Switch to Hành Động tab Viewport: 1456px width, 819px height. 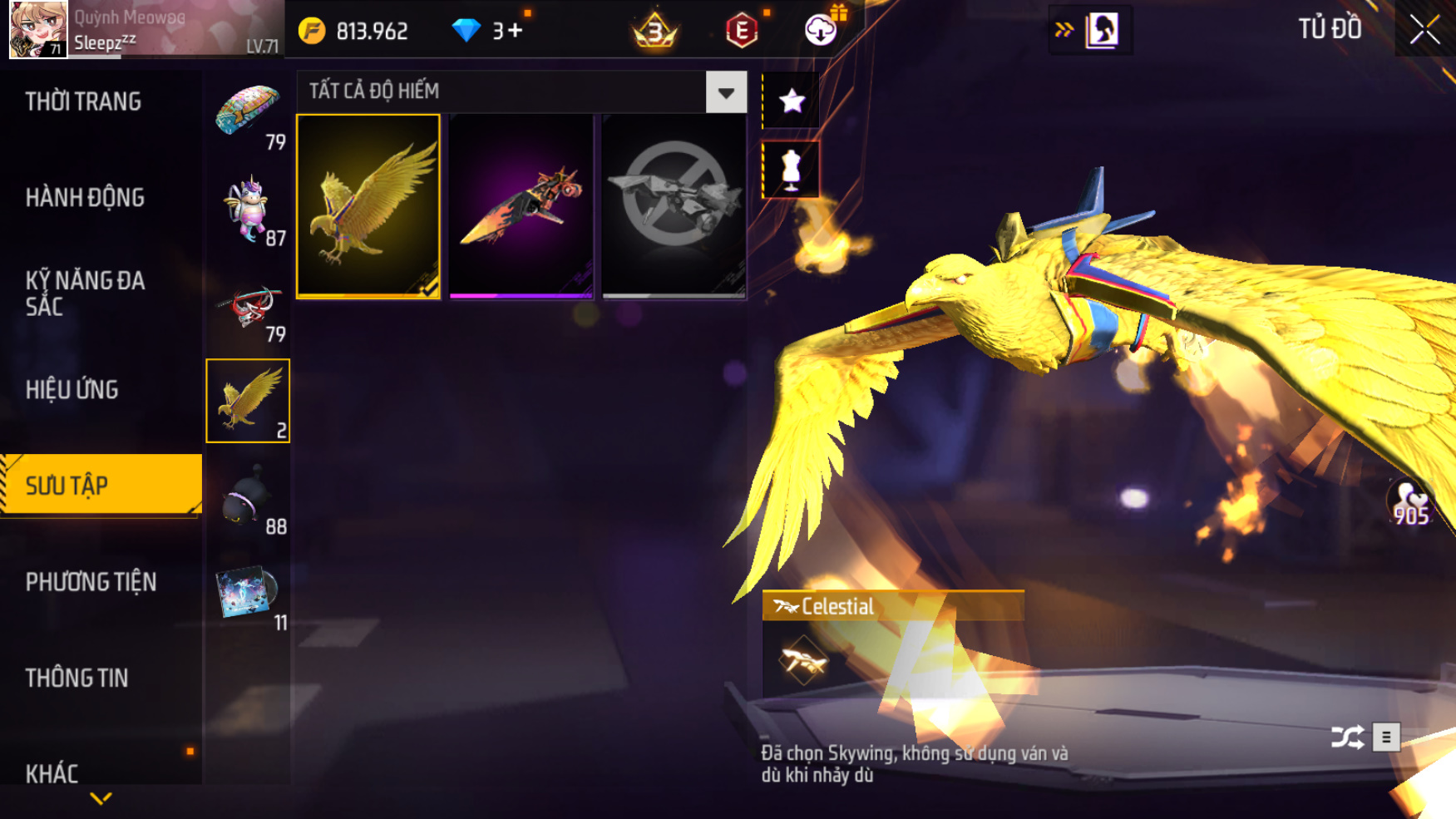[x=85, y=198]
